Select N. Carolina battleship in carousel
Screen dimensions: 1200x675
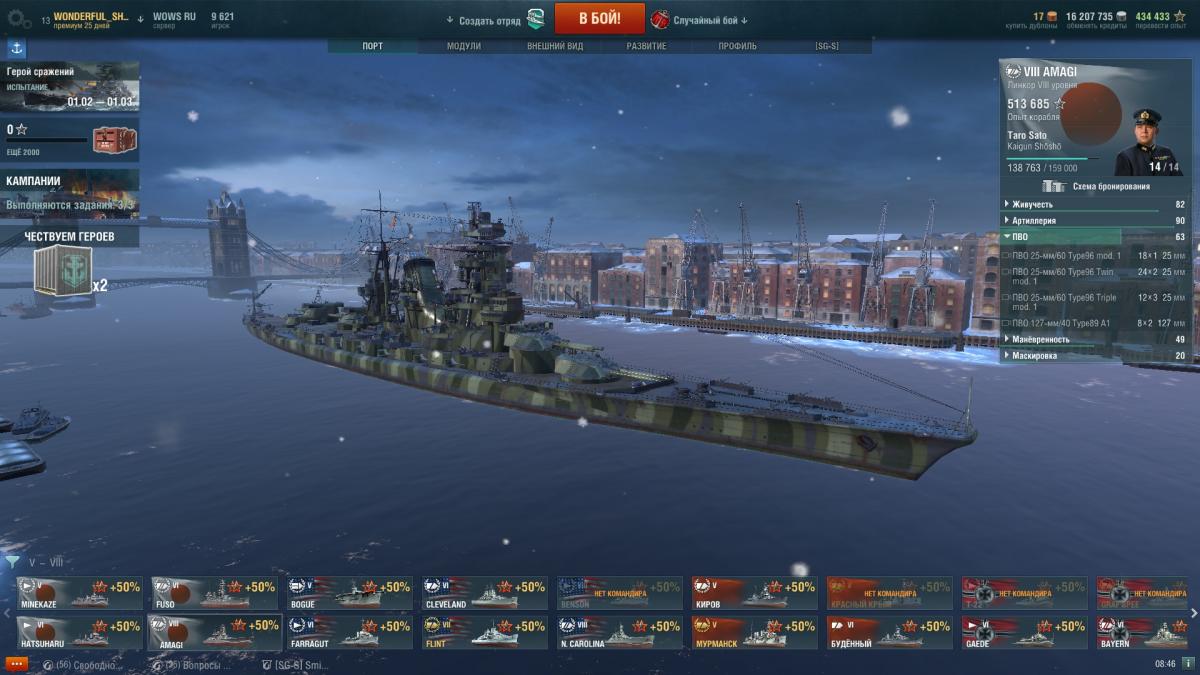click(x=619, y=633)
